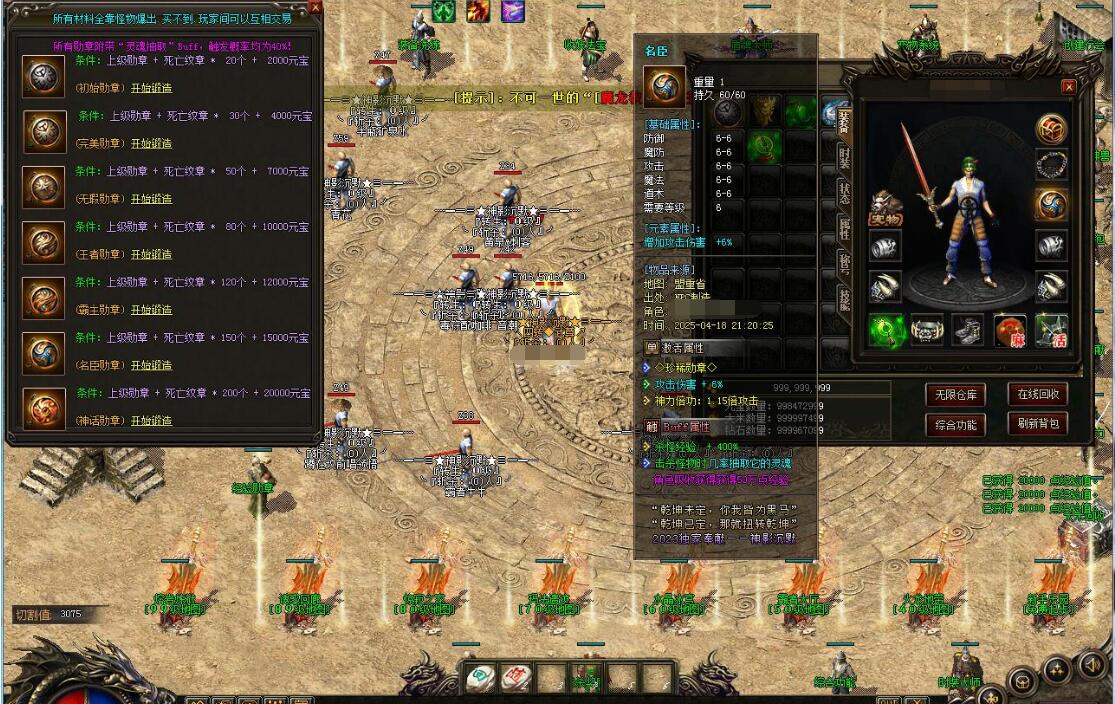1115x704 pixels.
Task: Close the medal forging panel
Action: pos(315,8)
